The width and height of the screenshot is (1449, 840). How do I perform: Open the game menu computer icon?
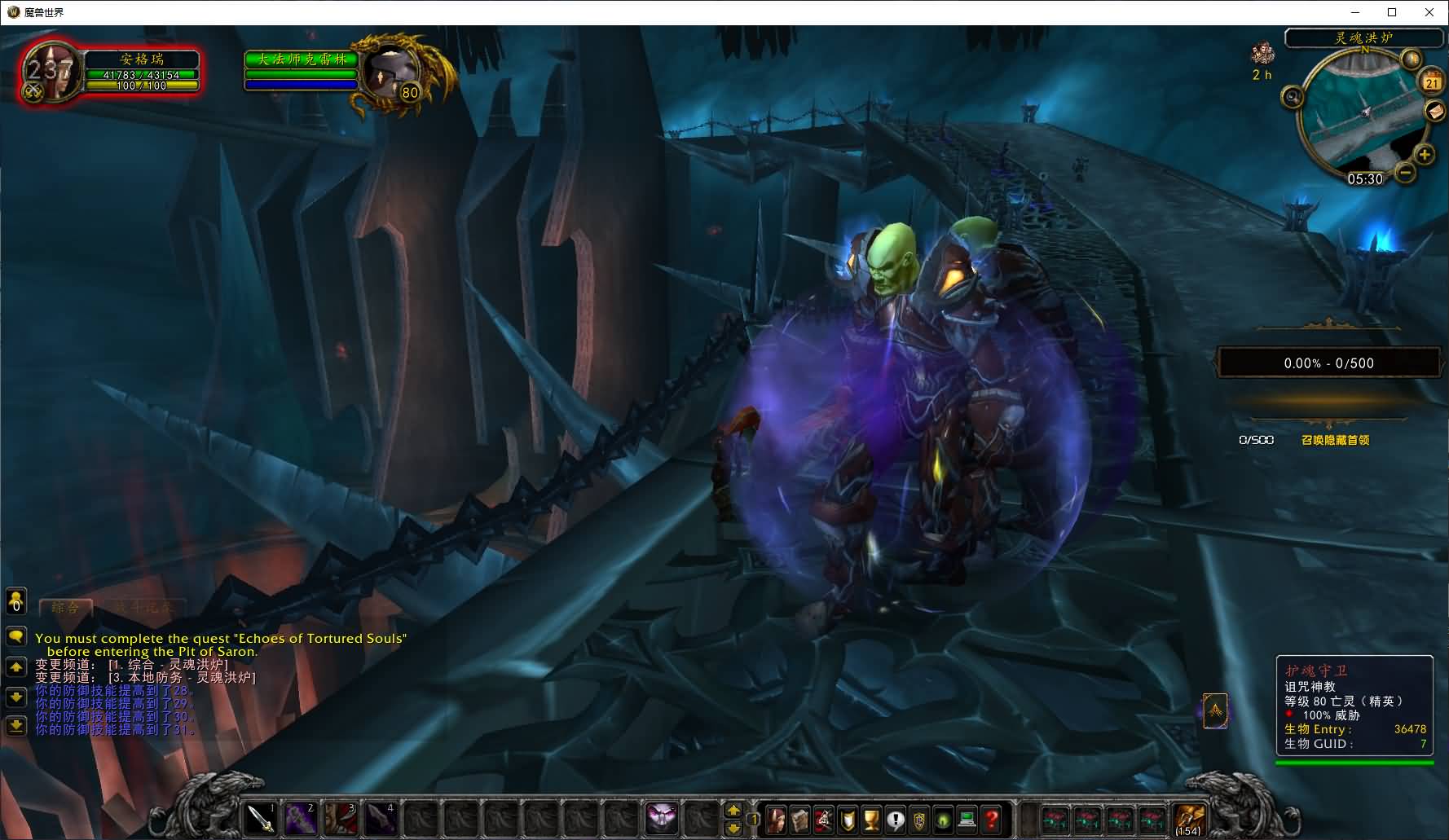tap(967, 819)
